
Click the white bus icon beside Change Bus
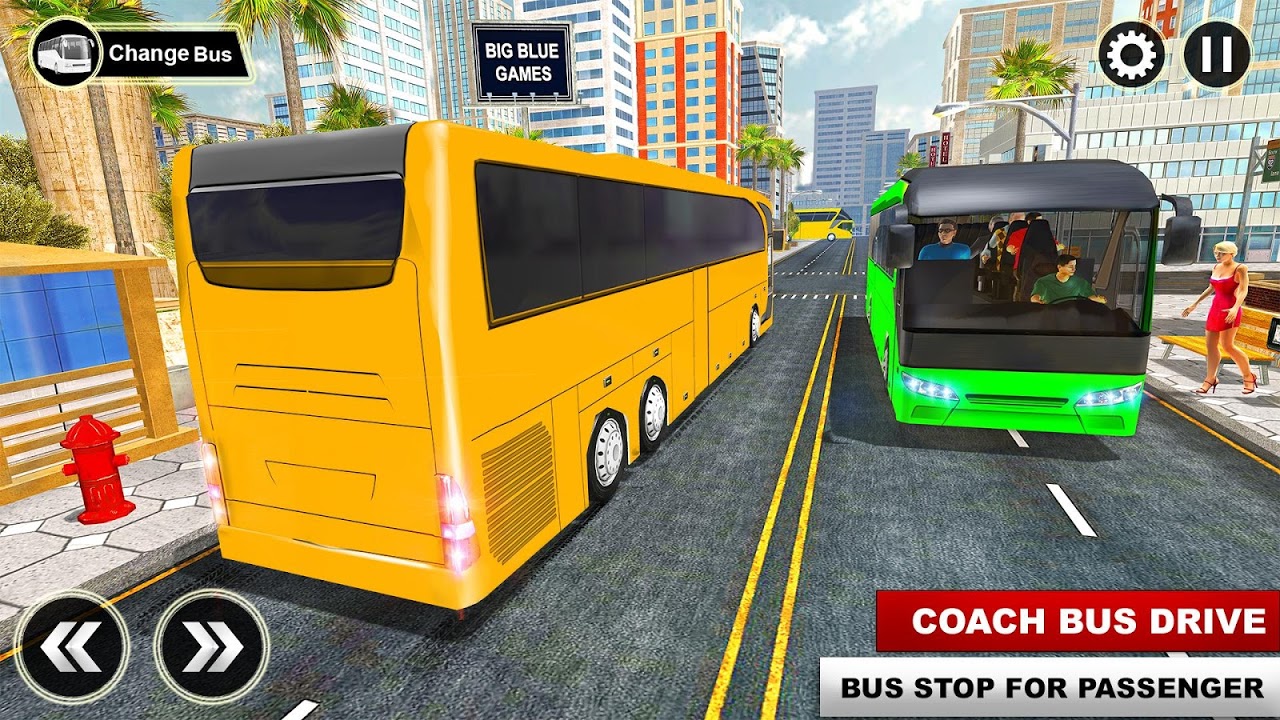tap(65, 52)
